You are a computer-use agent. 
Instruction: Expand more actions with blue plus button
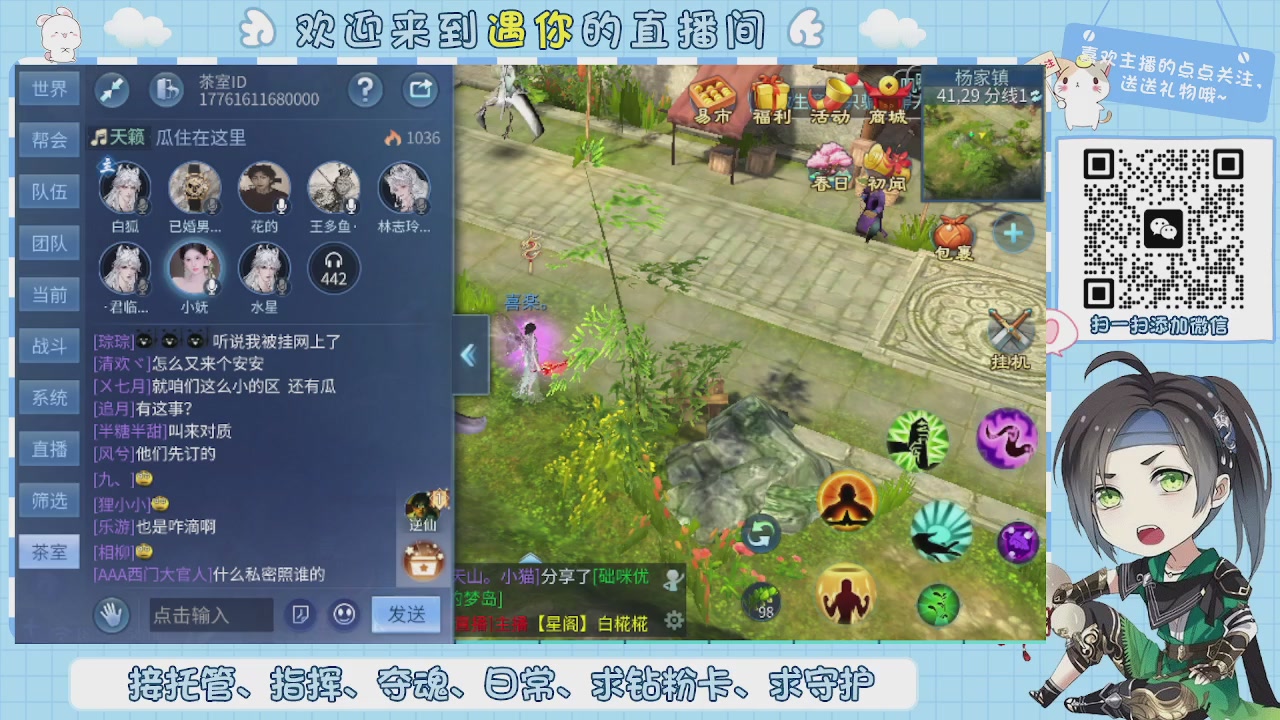[x=1013, y=232]
